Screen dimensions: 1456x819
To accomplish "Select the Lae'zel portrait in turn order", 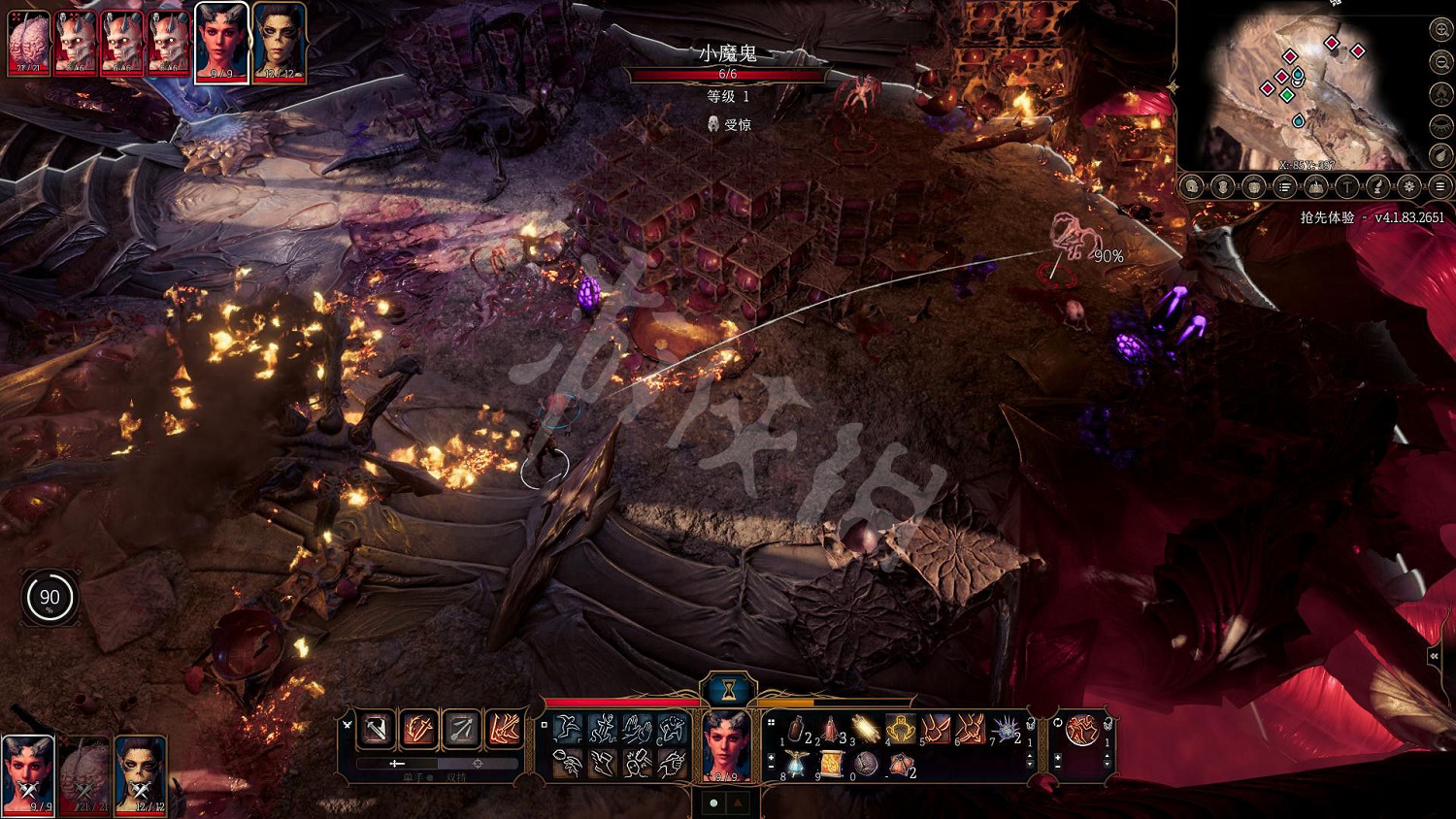I will [280, 44].
